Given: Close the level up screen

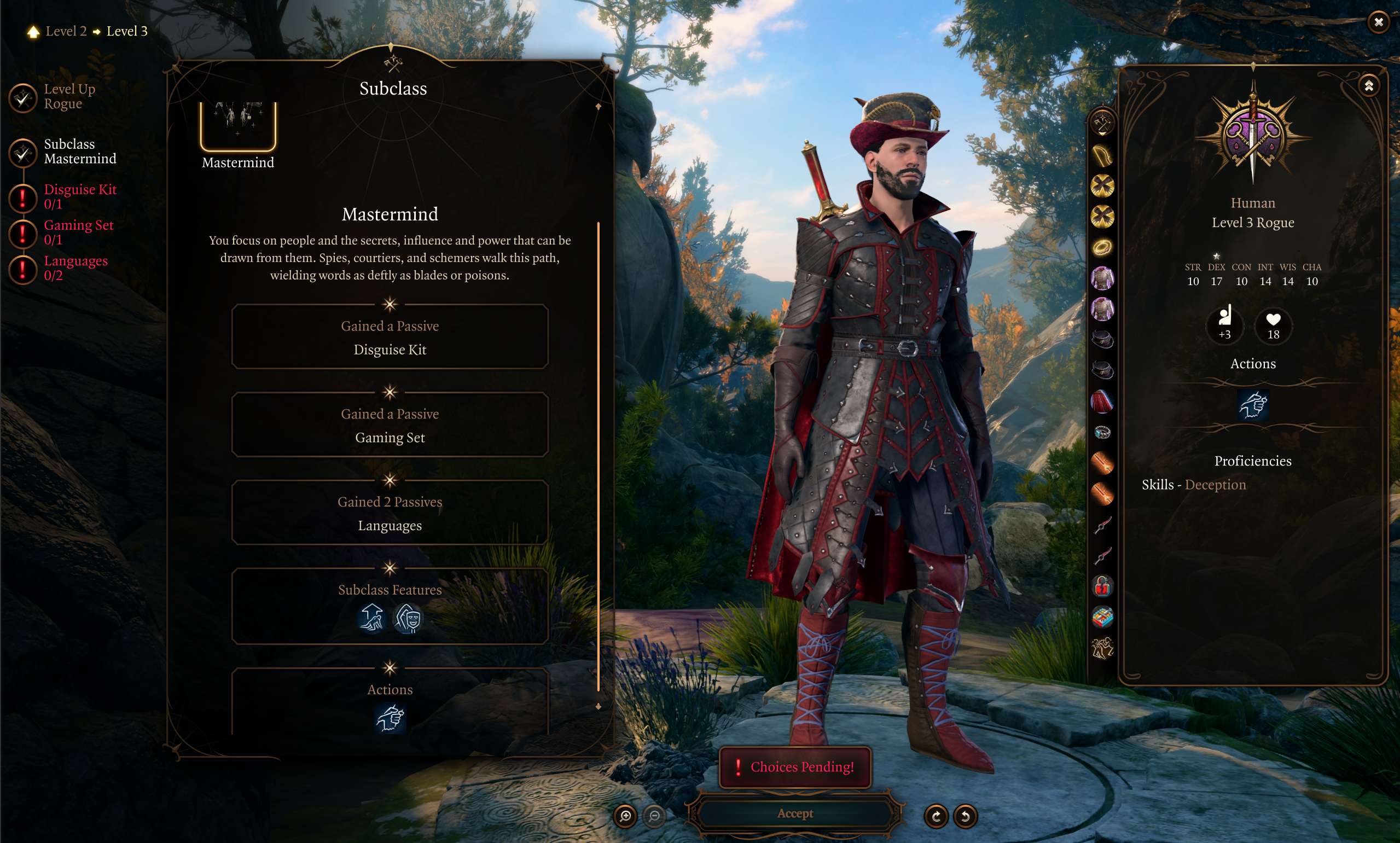Looking at the screenshot, I should click(x=1379, y=23).
